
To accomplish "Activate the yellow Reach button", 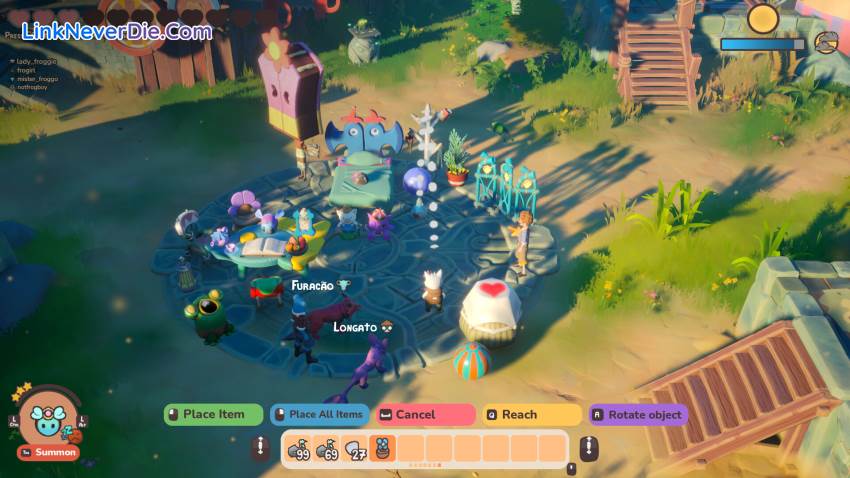I will (531, 414).
